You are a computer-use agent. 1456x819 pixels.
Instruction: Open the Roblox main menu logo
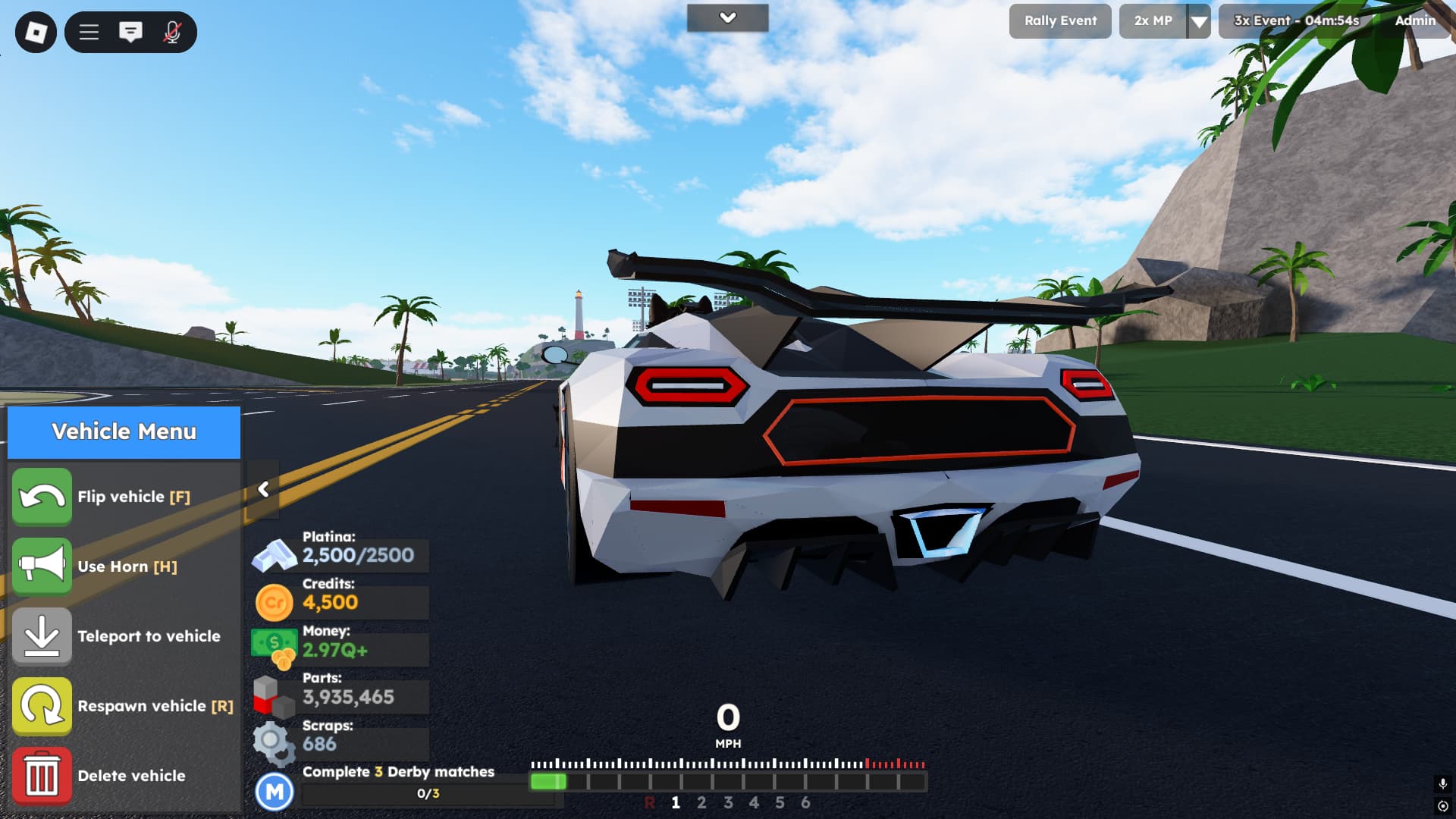point(36,32)
